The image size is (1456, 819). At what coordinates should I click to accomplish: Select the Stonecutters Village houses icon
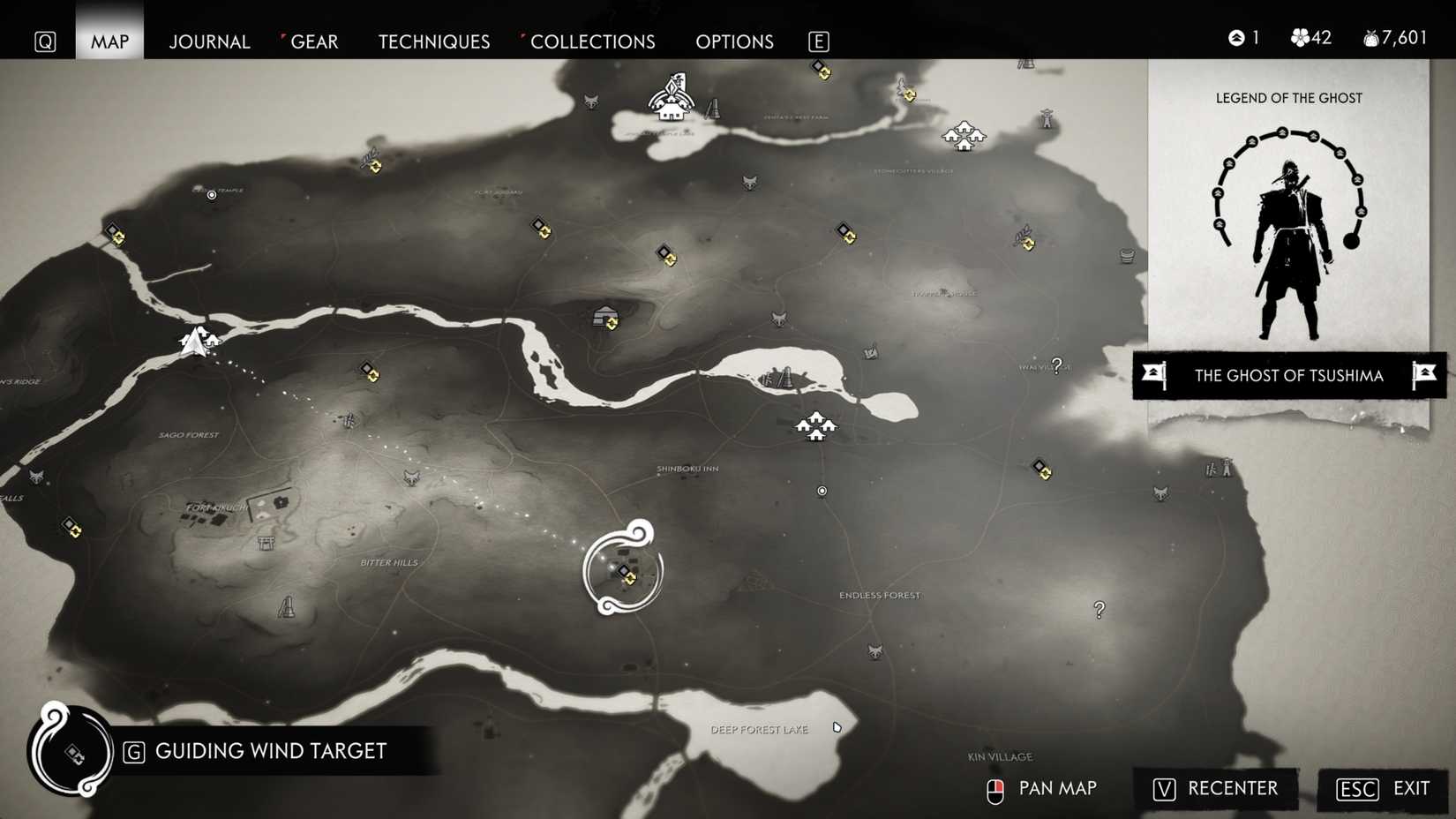pyautogui.click(x=966, y=137)
